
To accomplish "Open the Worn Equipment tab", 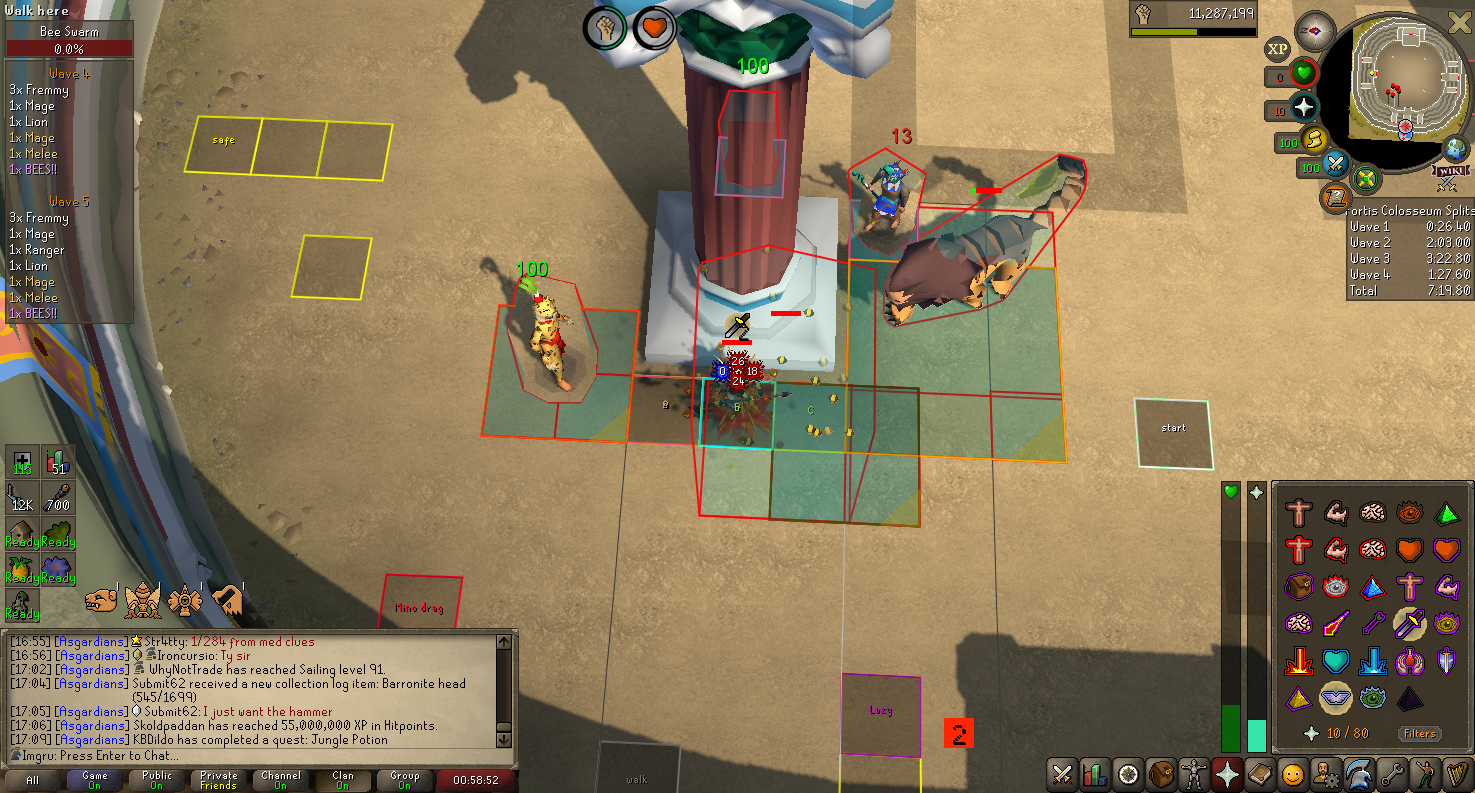I will point(1194,775).
